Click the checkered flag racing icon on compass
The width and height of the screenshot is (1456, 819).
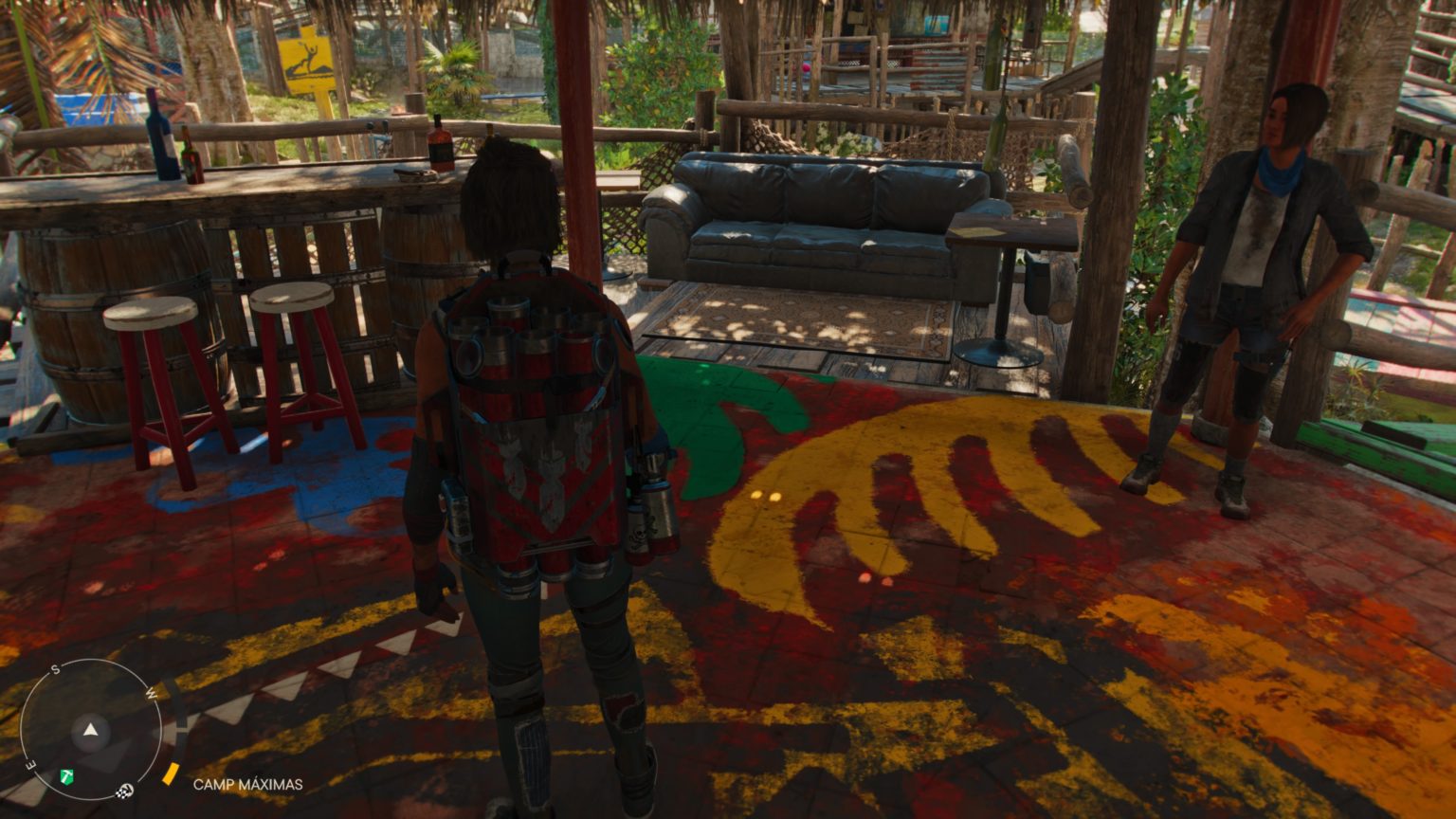(124, 792)
